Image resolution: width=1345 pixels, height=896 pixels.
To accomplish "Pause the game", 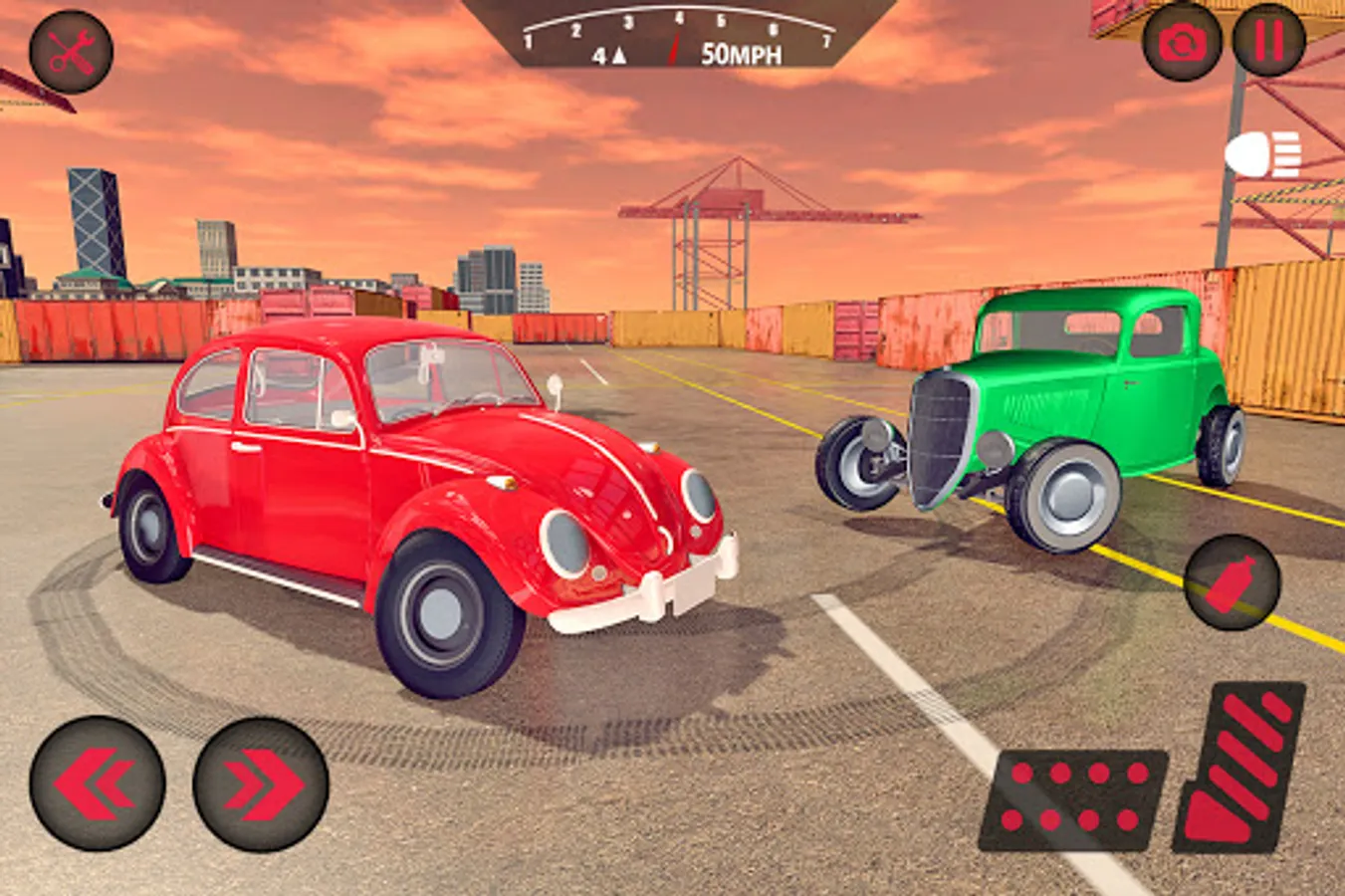I will (x=1268, y=41).
